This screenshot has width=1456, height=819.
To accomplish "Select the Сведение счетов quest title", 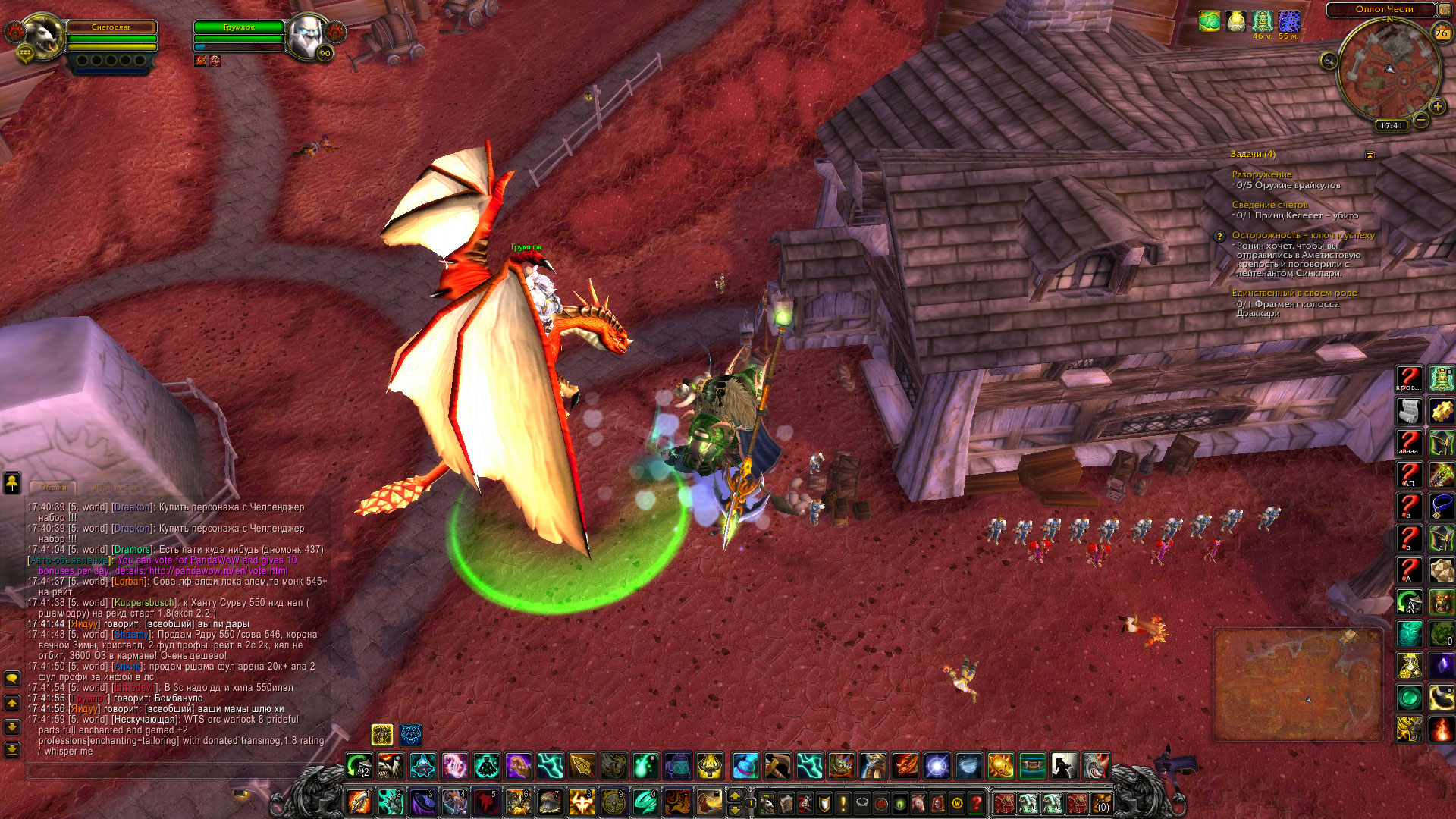I will 1269,205.
